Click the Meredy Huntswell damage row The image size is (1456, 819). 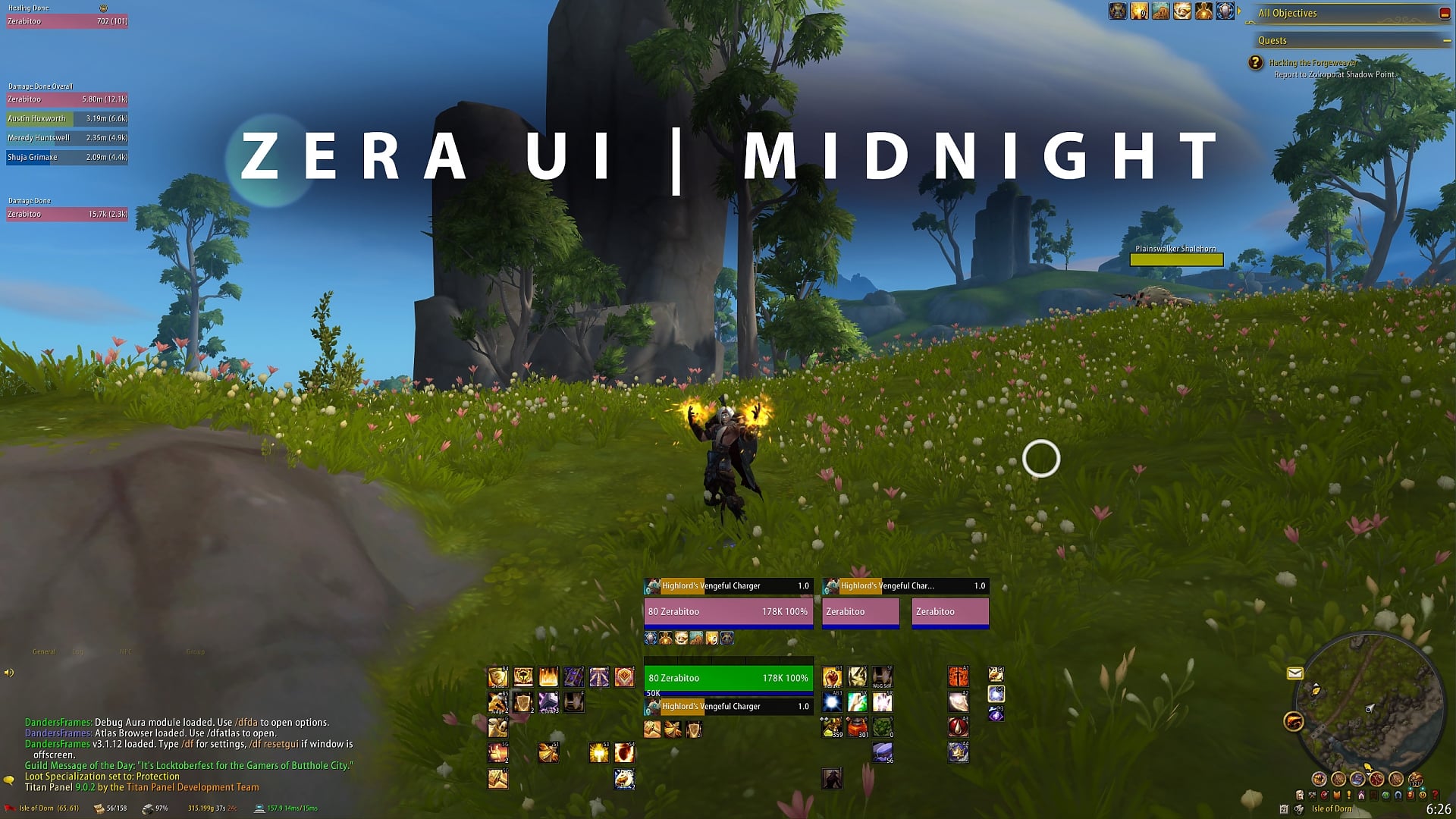coord(67,138)
